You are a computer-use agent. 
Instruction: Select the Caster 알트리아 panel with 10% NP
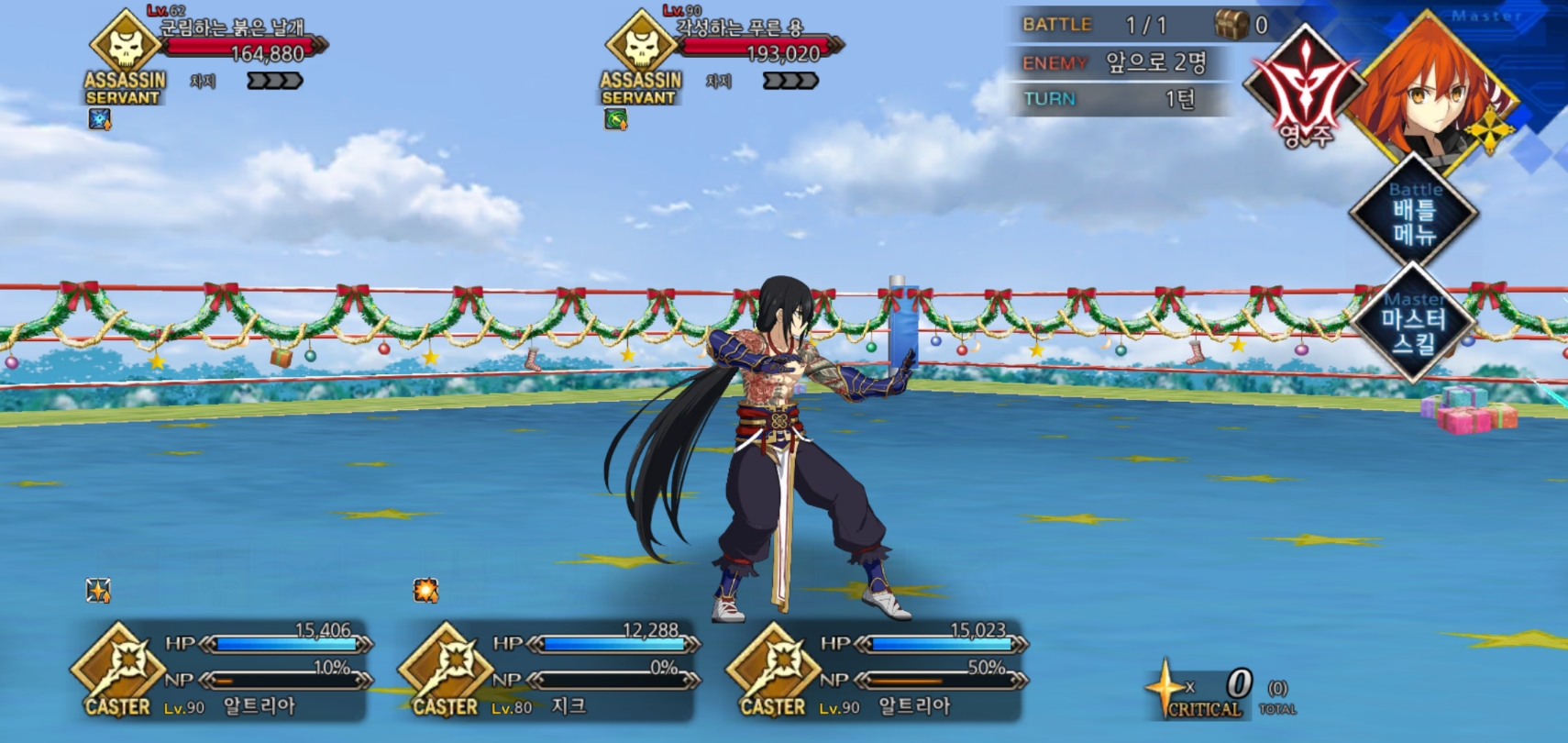[x=221, y=671]
